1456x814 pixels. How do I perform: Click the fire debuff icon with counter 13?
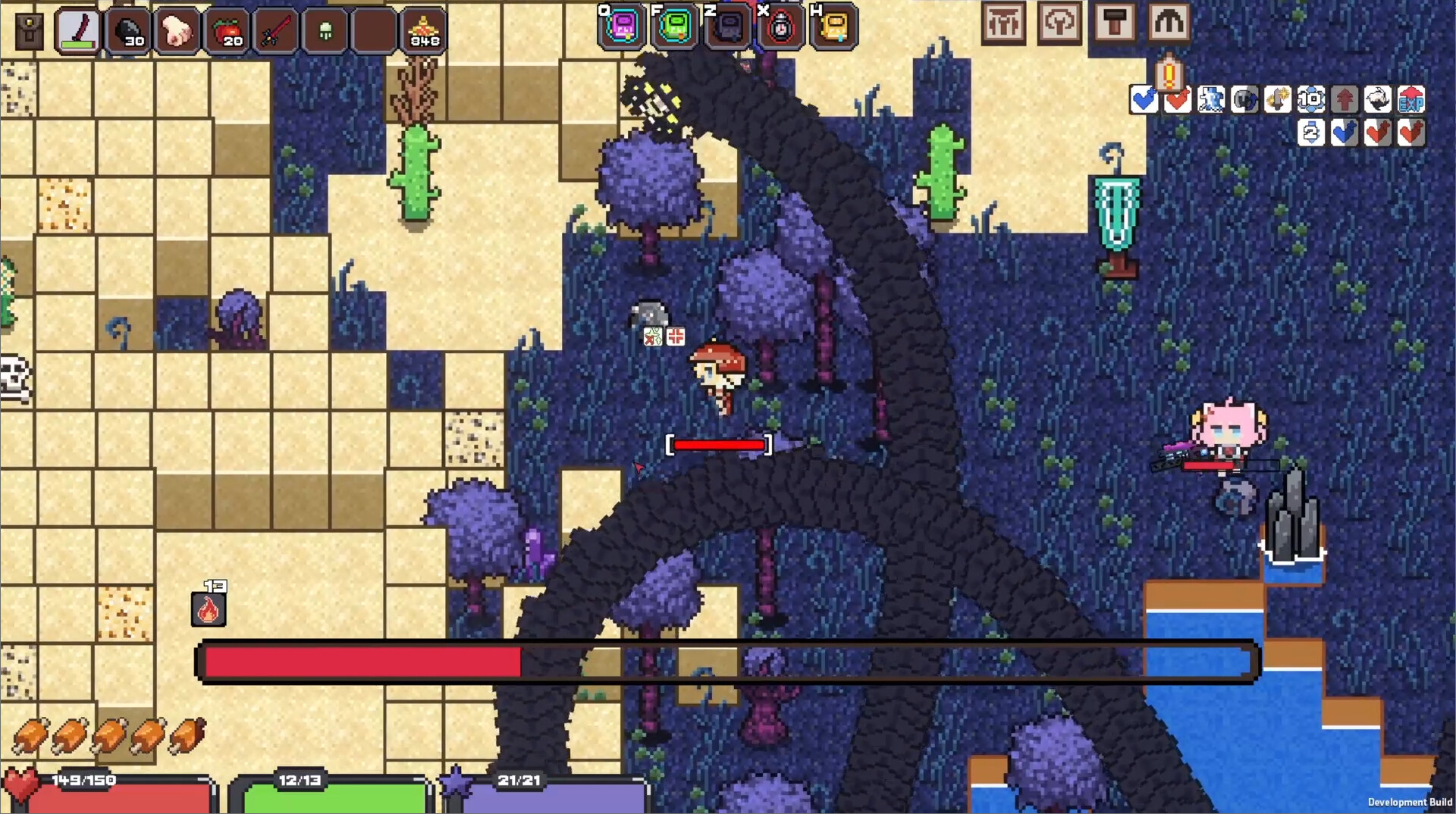tap(209, 608)
